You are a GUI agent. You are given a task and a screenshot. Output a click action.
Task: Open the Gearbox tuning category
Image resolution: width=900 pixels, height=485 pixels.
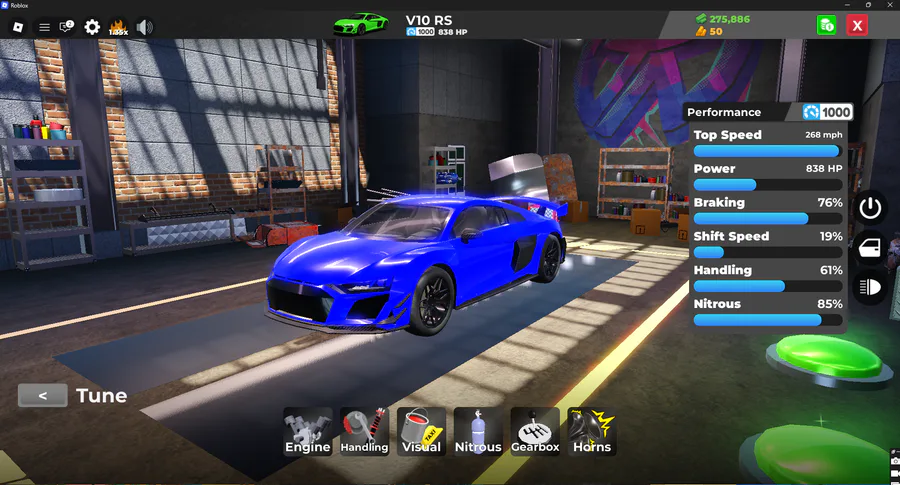click(x=535, y=431)
